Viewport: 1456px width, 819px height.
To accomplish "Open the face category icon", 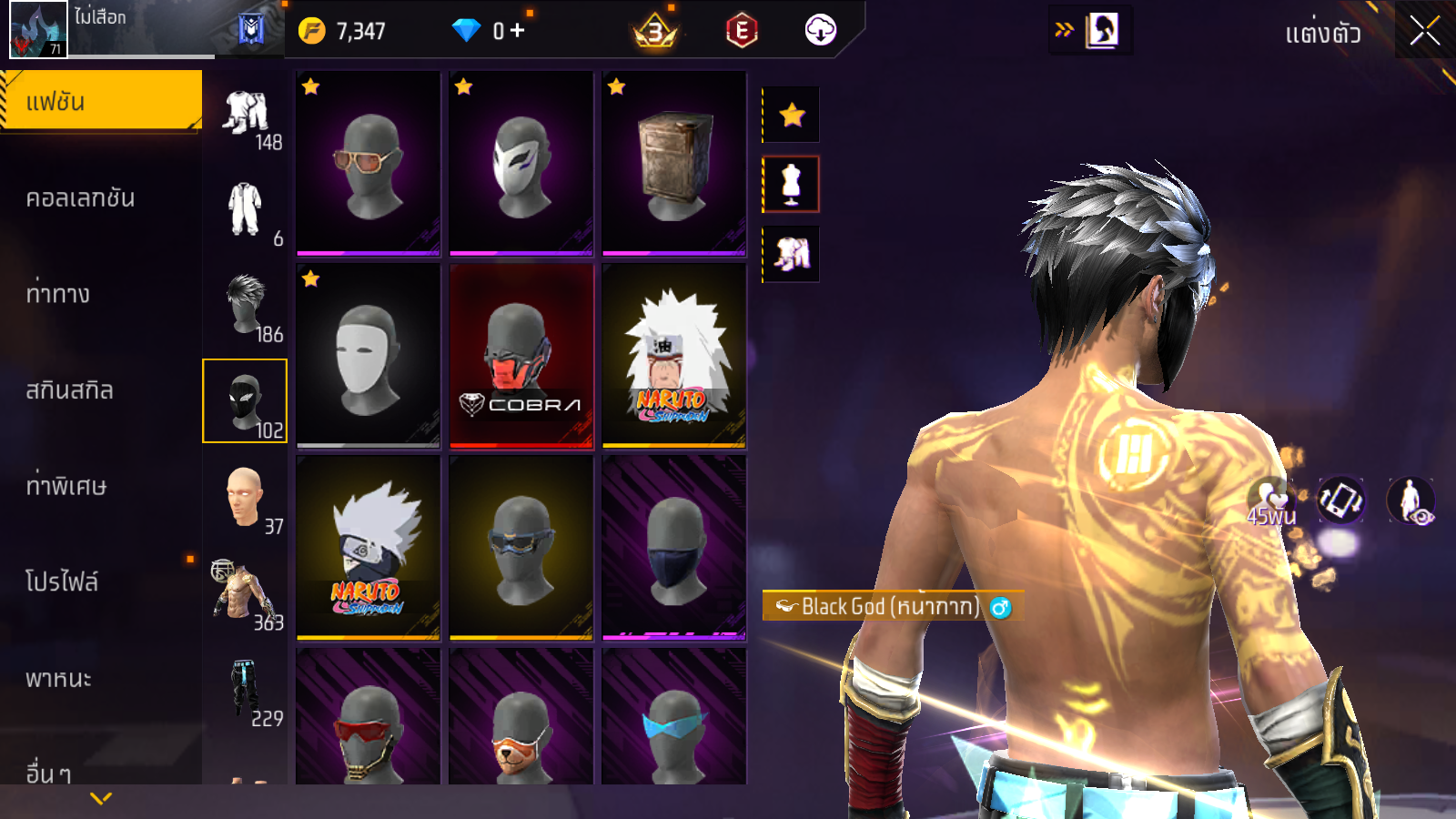I will 244,497.
